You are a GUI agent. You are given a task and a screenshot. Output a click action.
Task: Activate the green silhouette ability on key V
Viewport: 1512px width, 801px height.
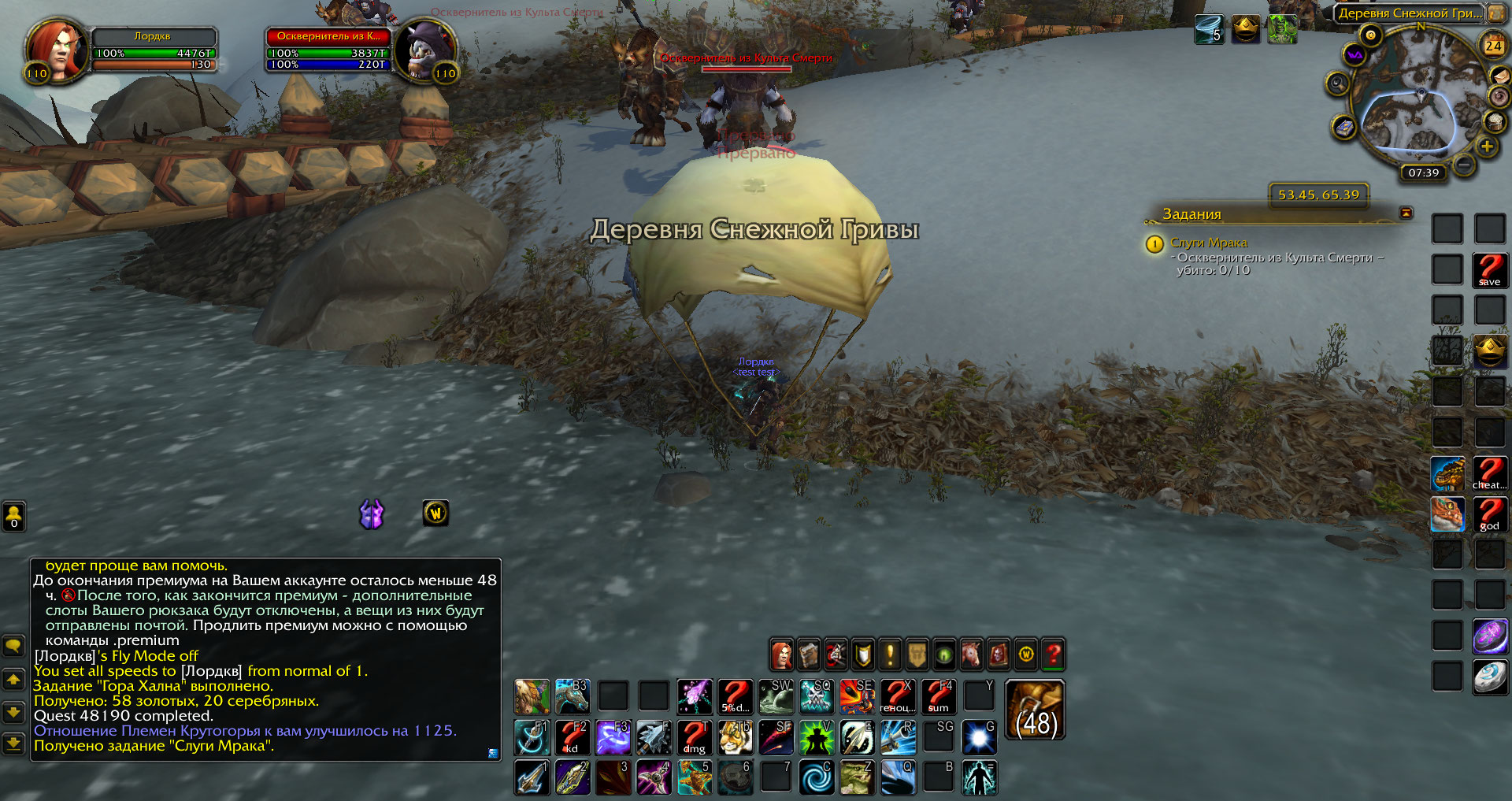tap(817, 738)
